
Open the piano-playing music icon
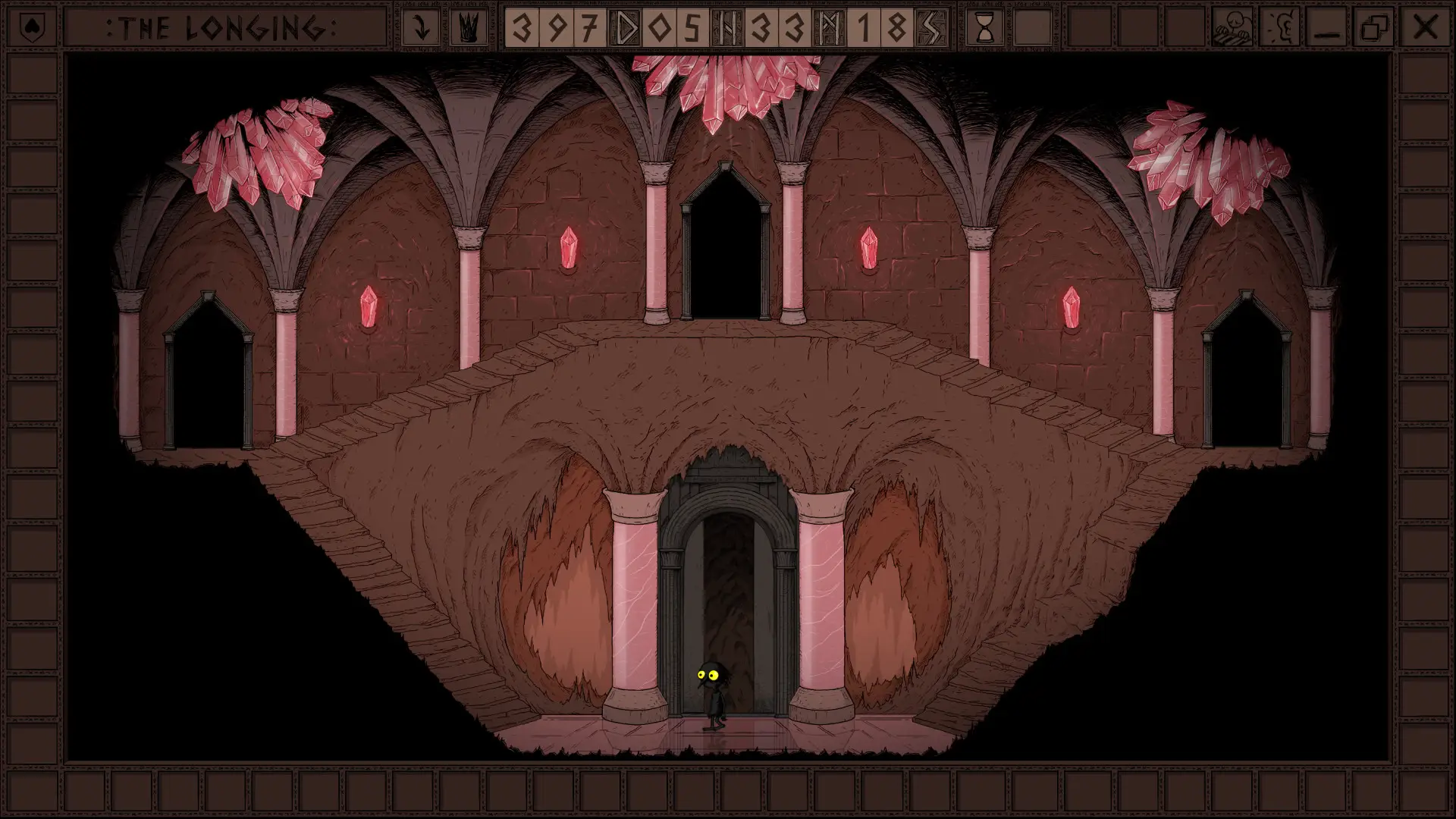click(1232, 28)
